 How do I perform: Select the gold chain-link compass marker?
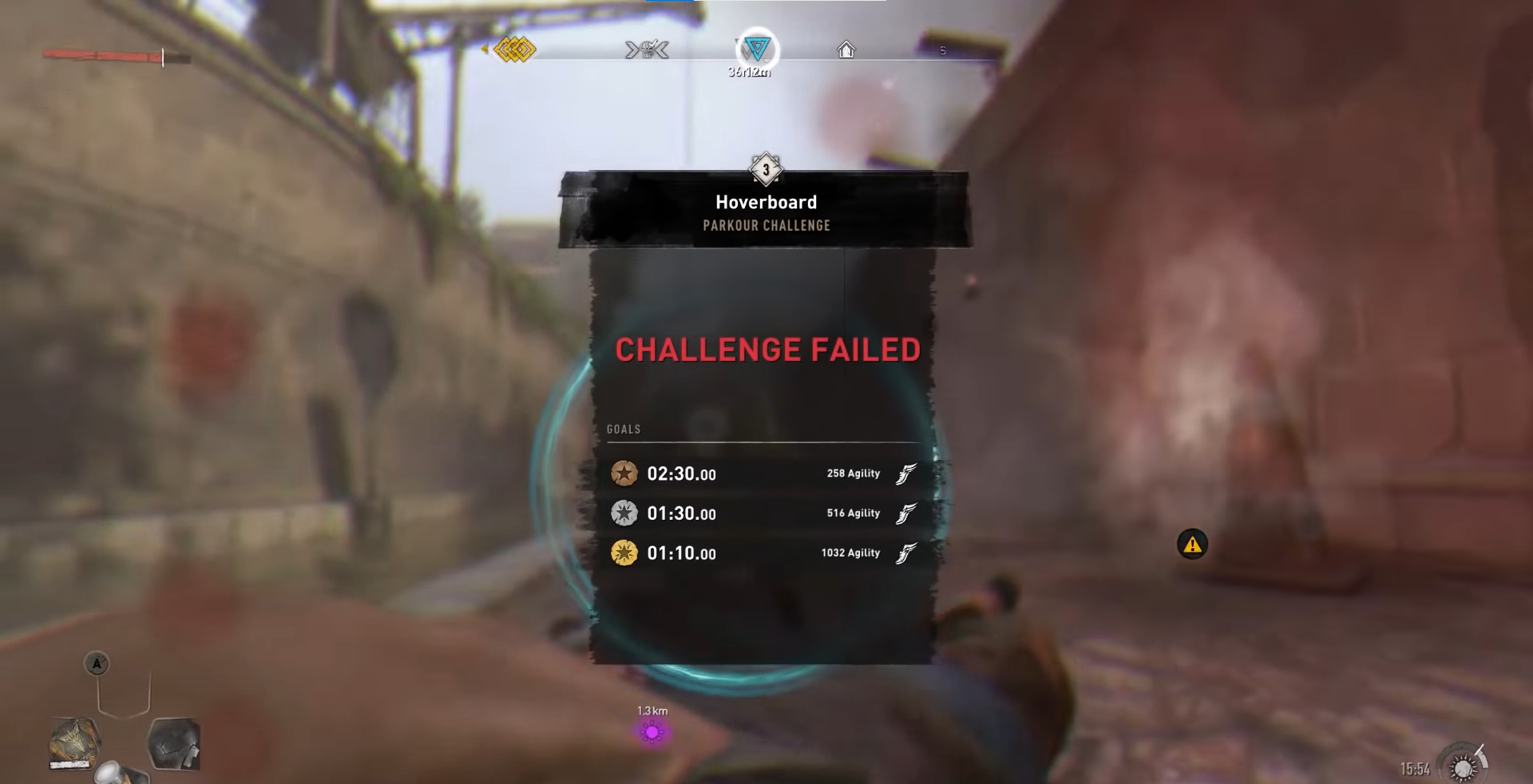point(514,50)
